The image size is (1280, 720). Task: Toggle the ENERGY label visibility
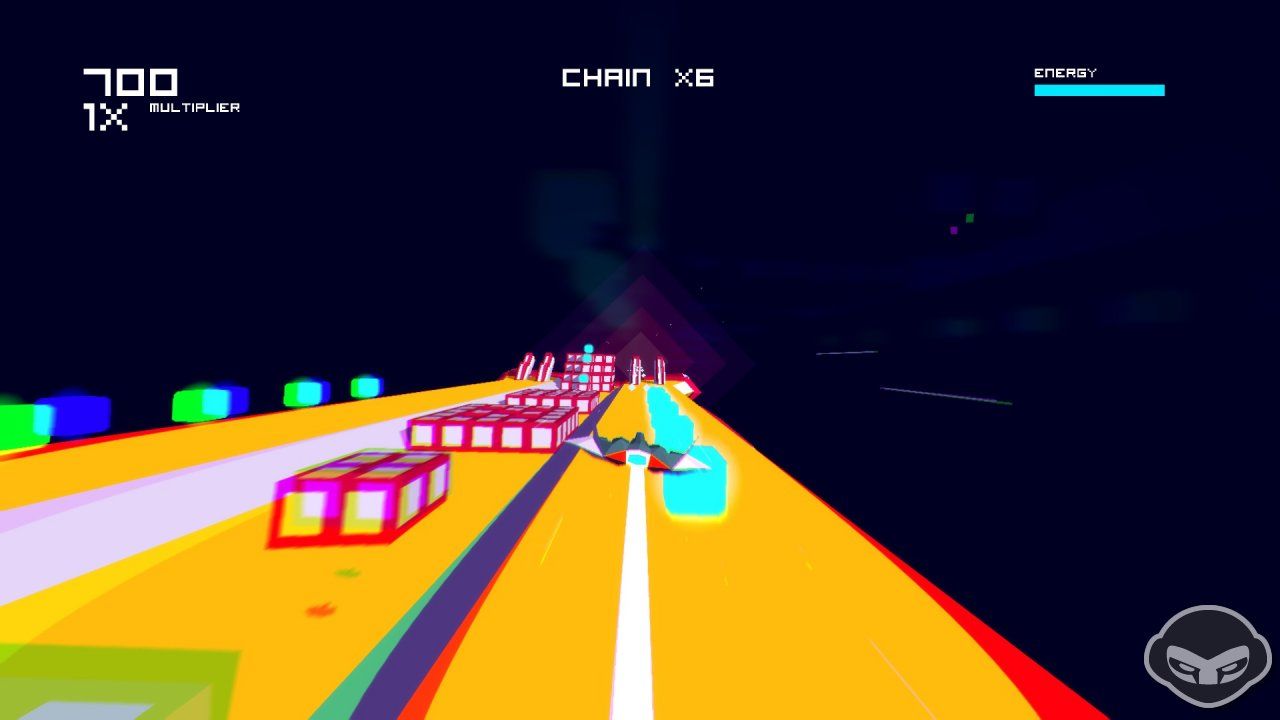point(1064,72)
